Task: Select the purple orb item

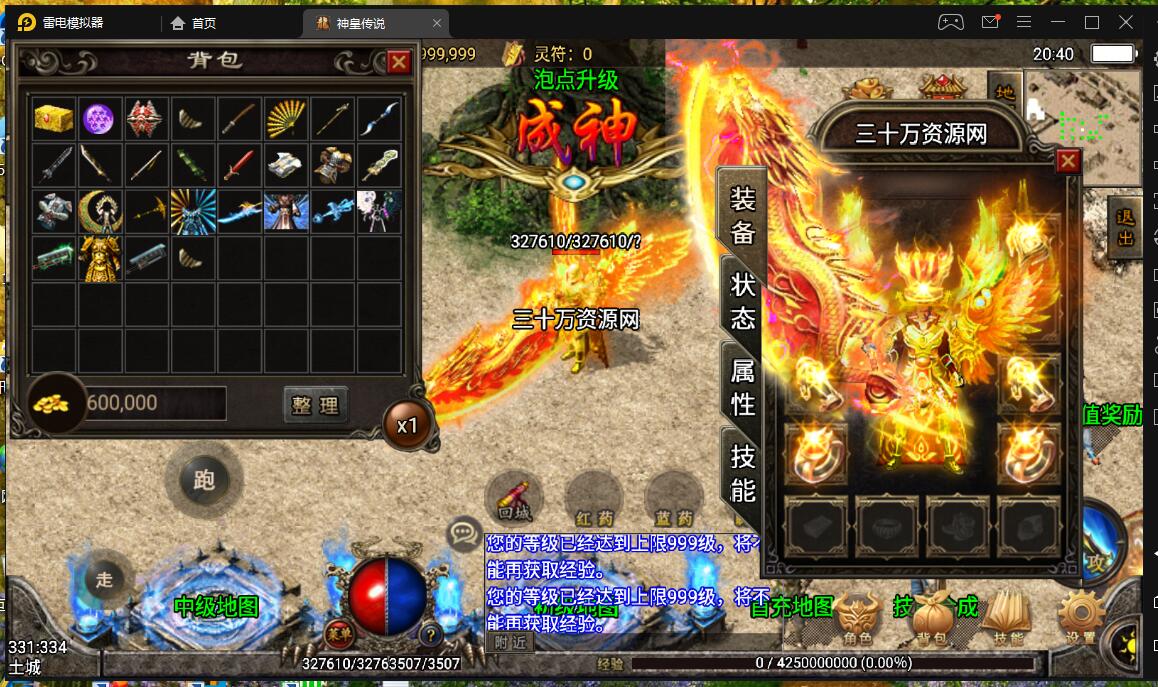Action: pos(99,118)
